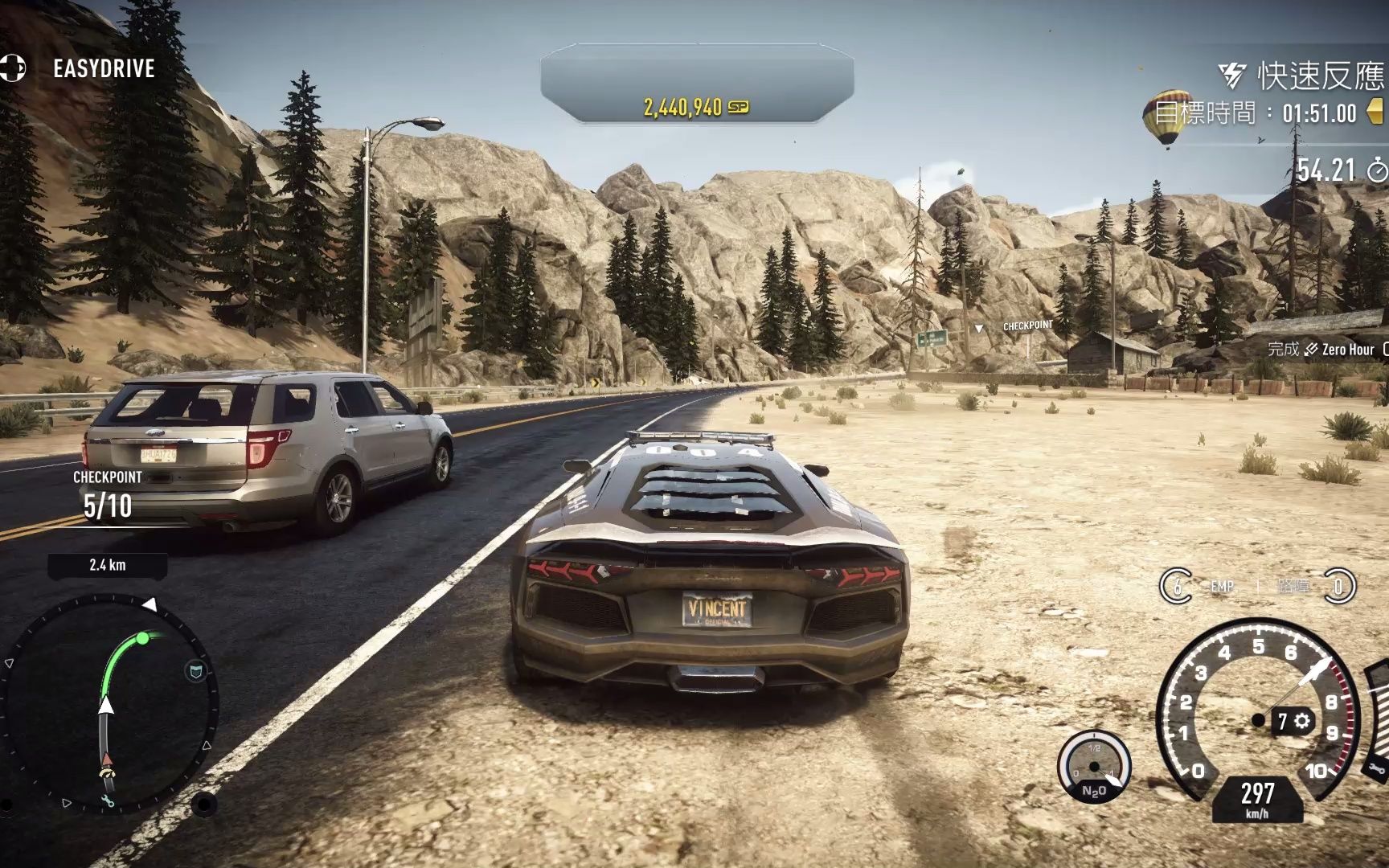Viewport: 1389px width, 868px height.
Task: Click the shield marker on the minimap
Action: coord(195,671)
